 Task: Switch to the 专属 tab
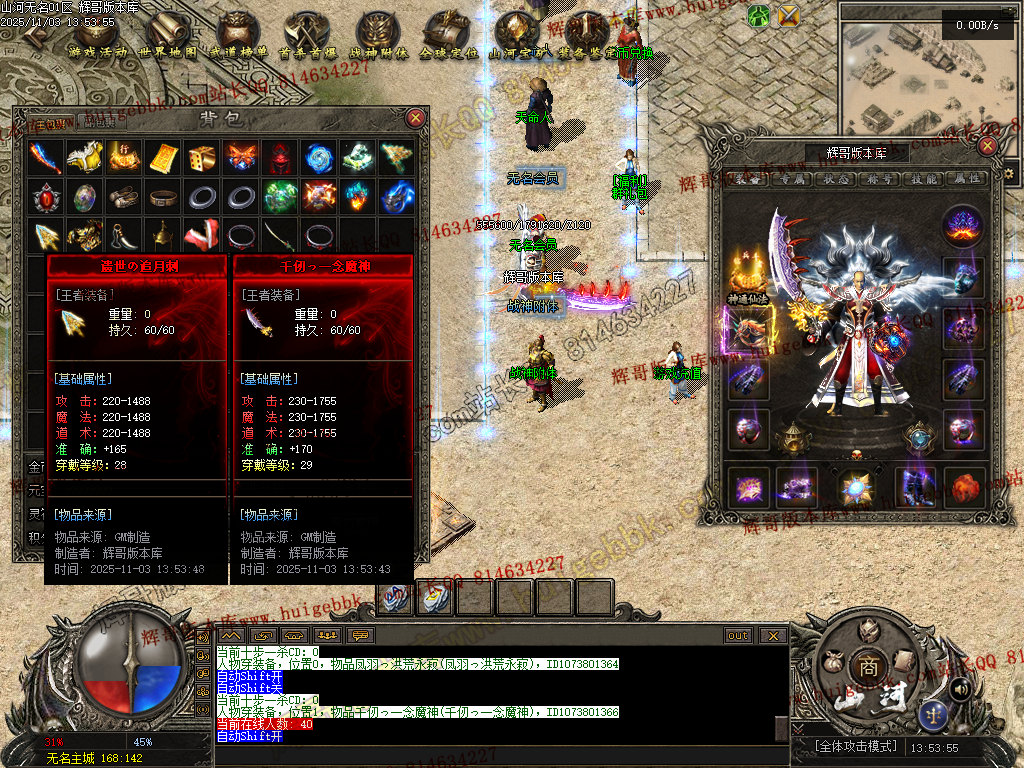point(792,179)
